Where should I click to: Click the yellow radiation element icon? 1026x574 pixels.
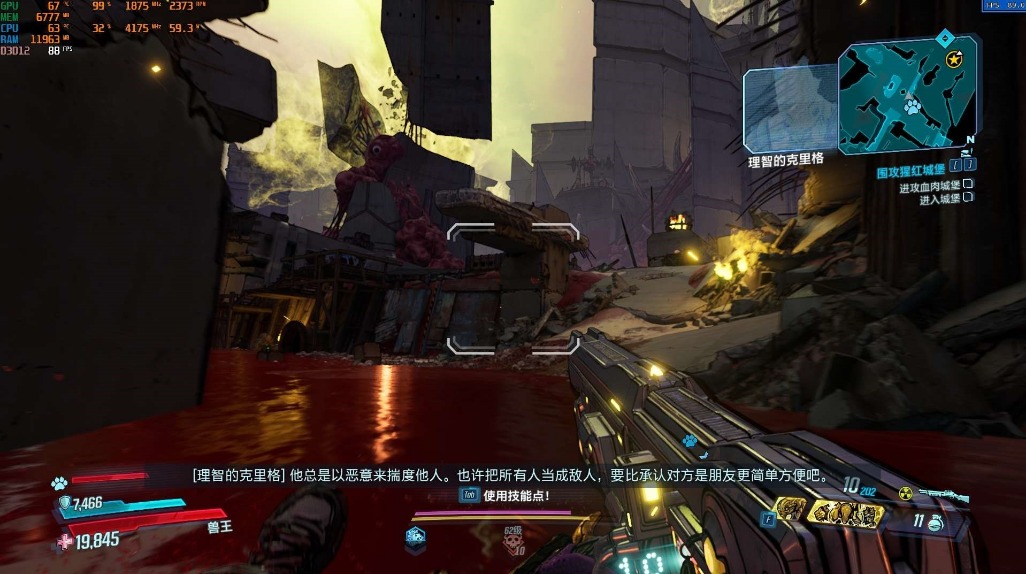[905, 492]
